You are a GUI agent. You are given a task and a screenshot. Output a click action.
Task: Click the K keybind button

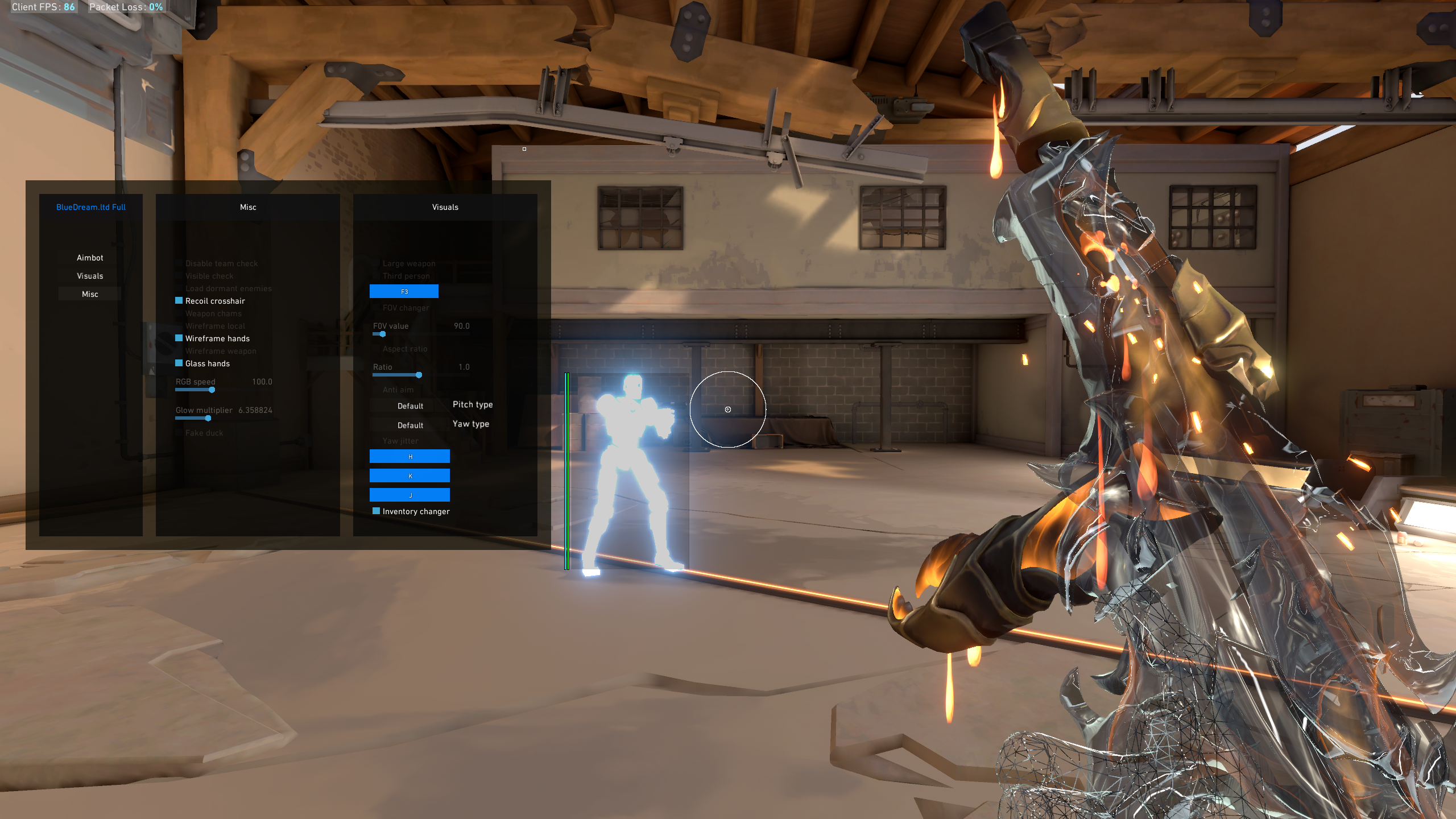[409, 476]
